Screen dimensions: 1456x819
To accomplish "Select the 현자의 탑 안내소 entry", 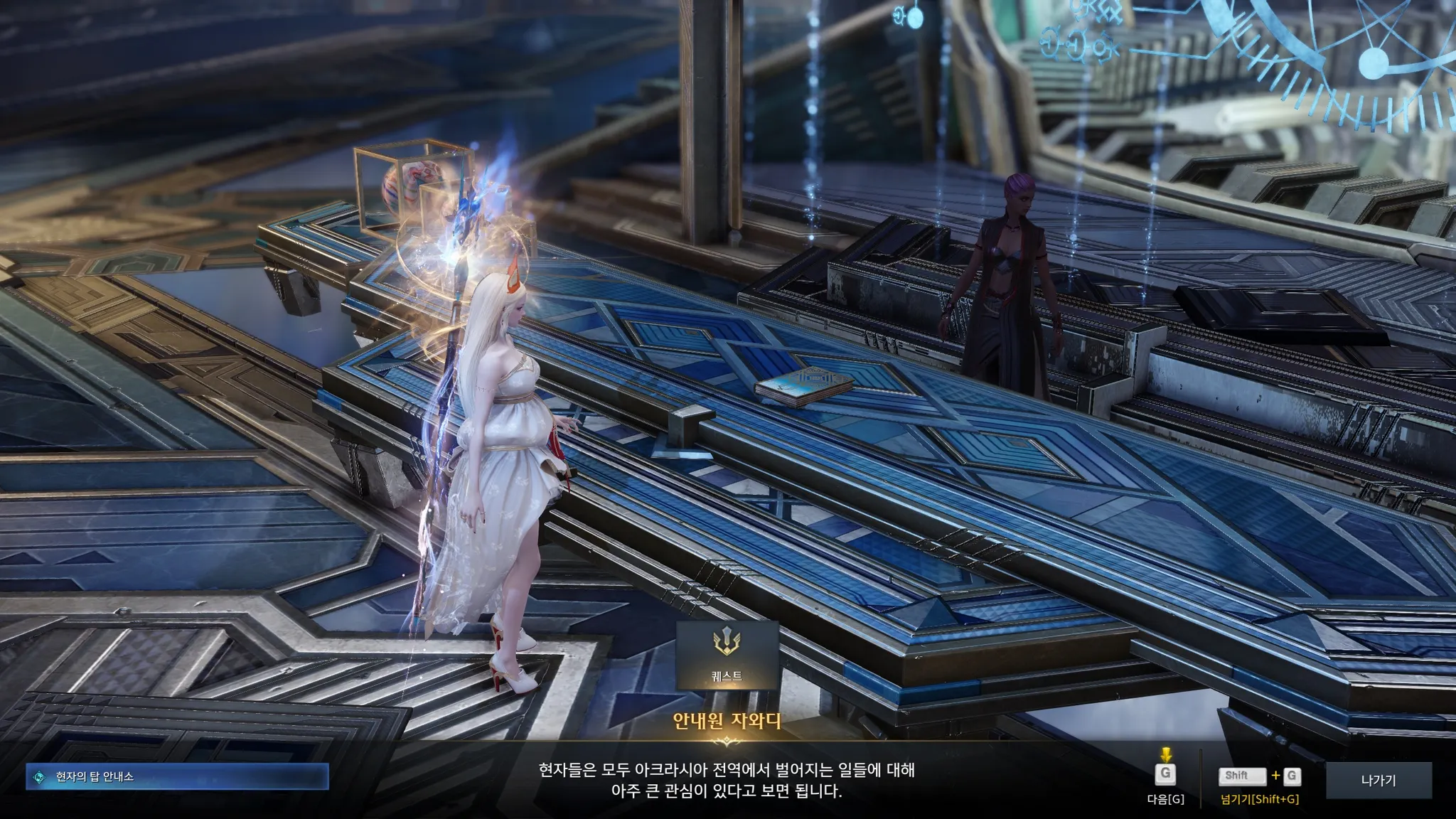I will 178,777.
